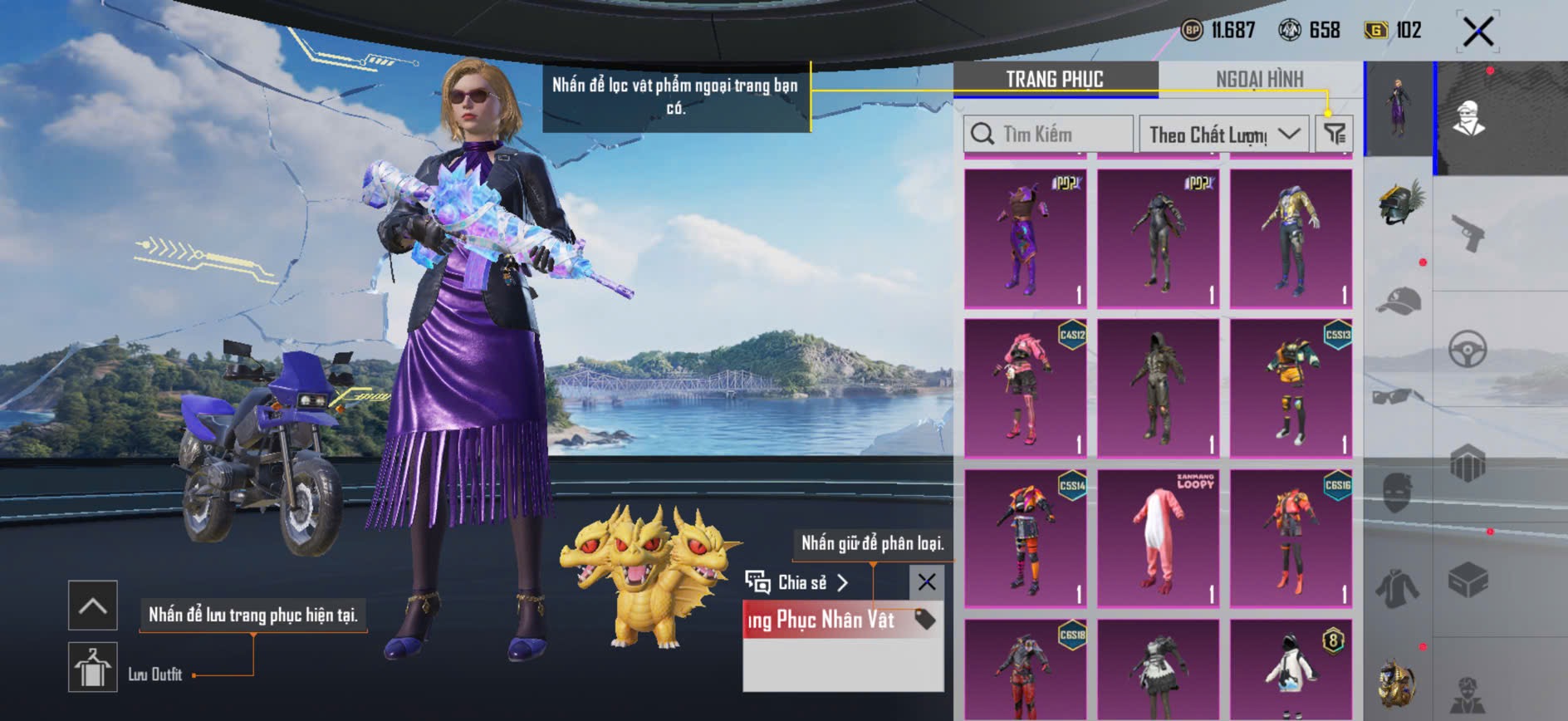Viewport: 1568px width, 721px height.
Task: Click the Tìm Kiếm search field
Action: click(x=1049, y=134)
